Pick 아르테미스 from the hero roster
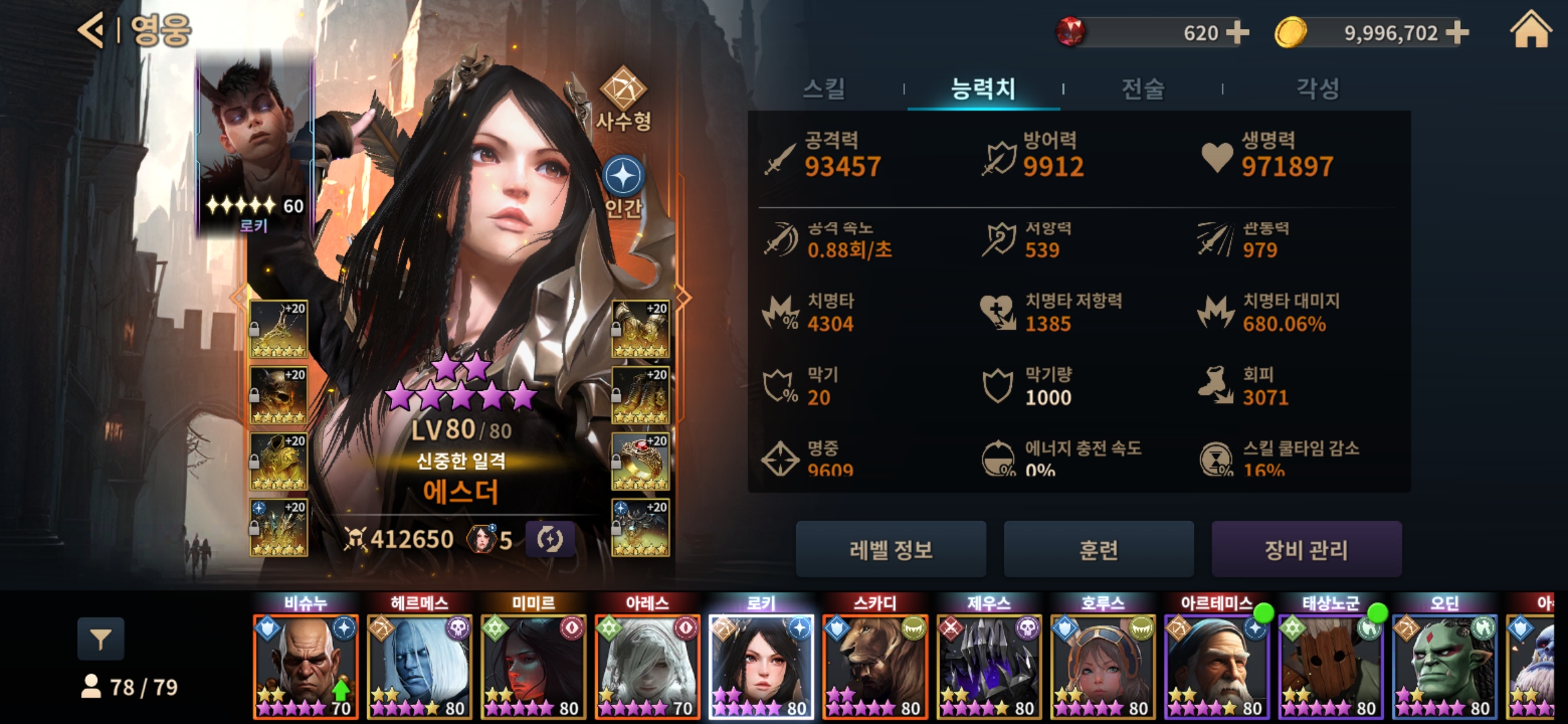Screen dimensions: 1568x724 click(1217, 665)
